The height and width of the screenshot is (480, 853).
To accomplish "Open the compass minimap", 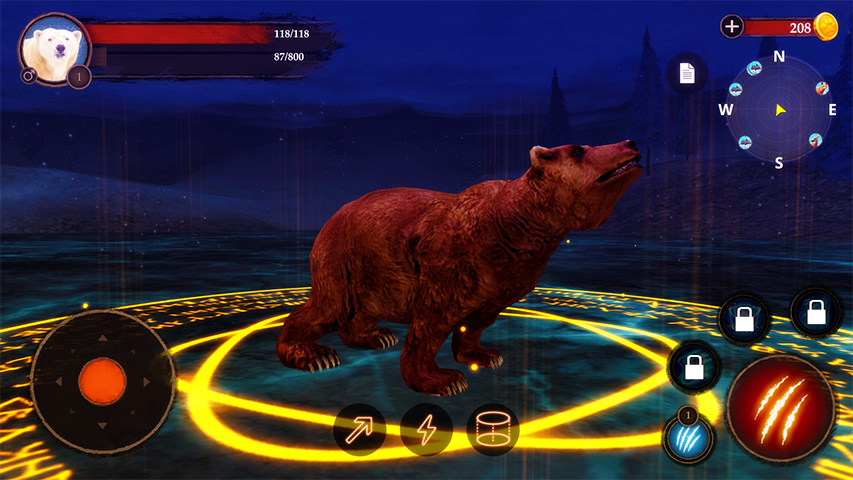I will (779, 109).
